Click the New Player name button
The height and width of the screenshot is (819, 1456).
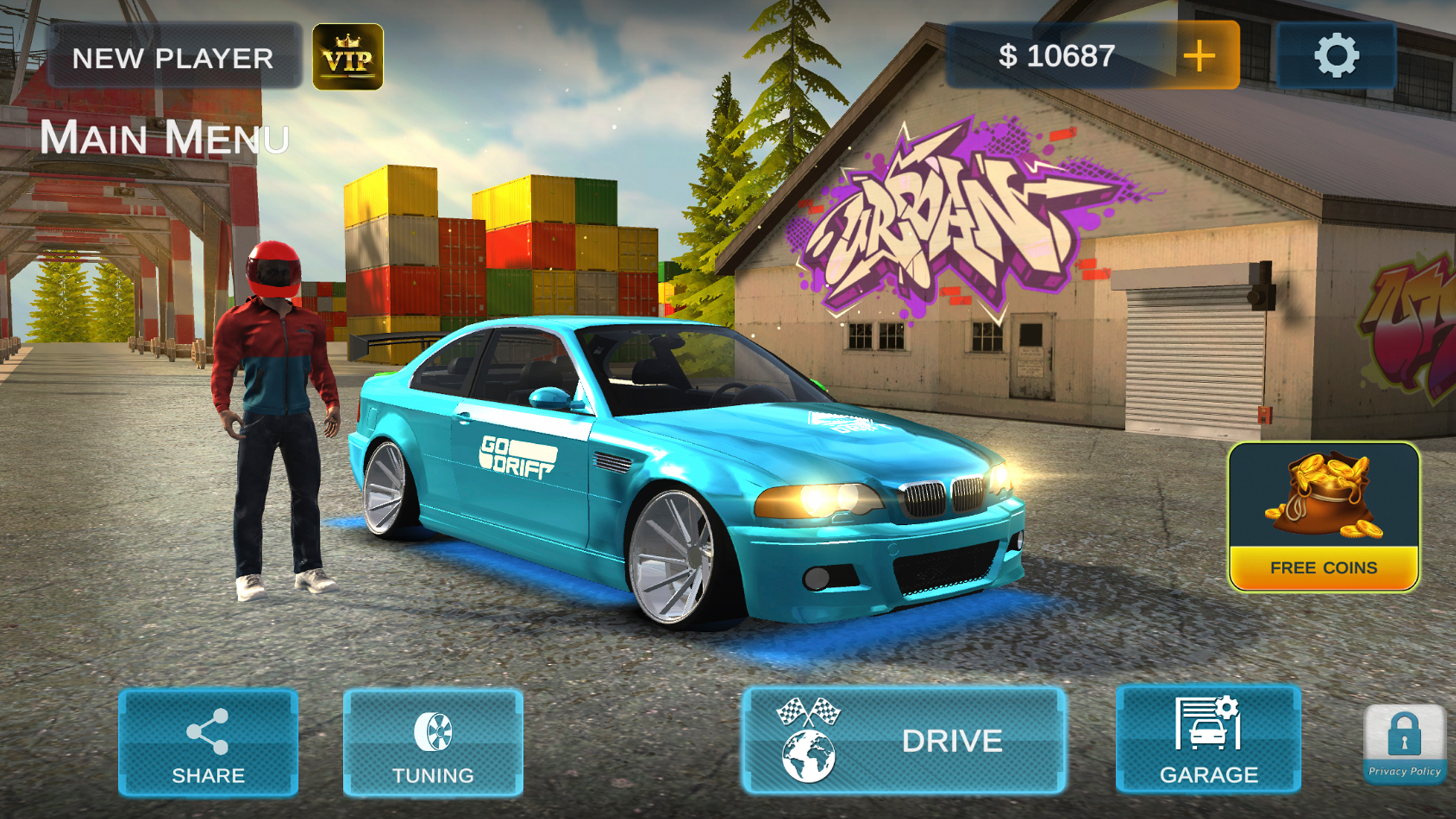[173, 57]
